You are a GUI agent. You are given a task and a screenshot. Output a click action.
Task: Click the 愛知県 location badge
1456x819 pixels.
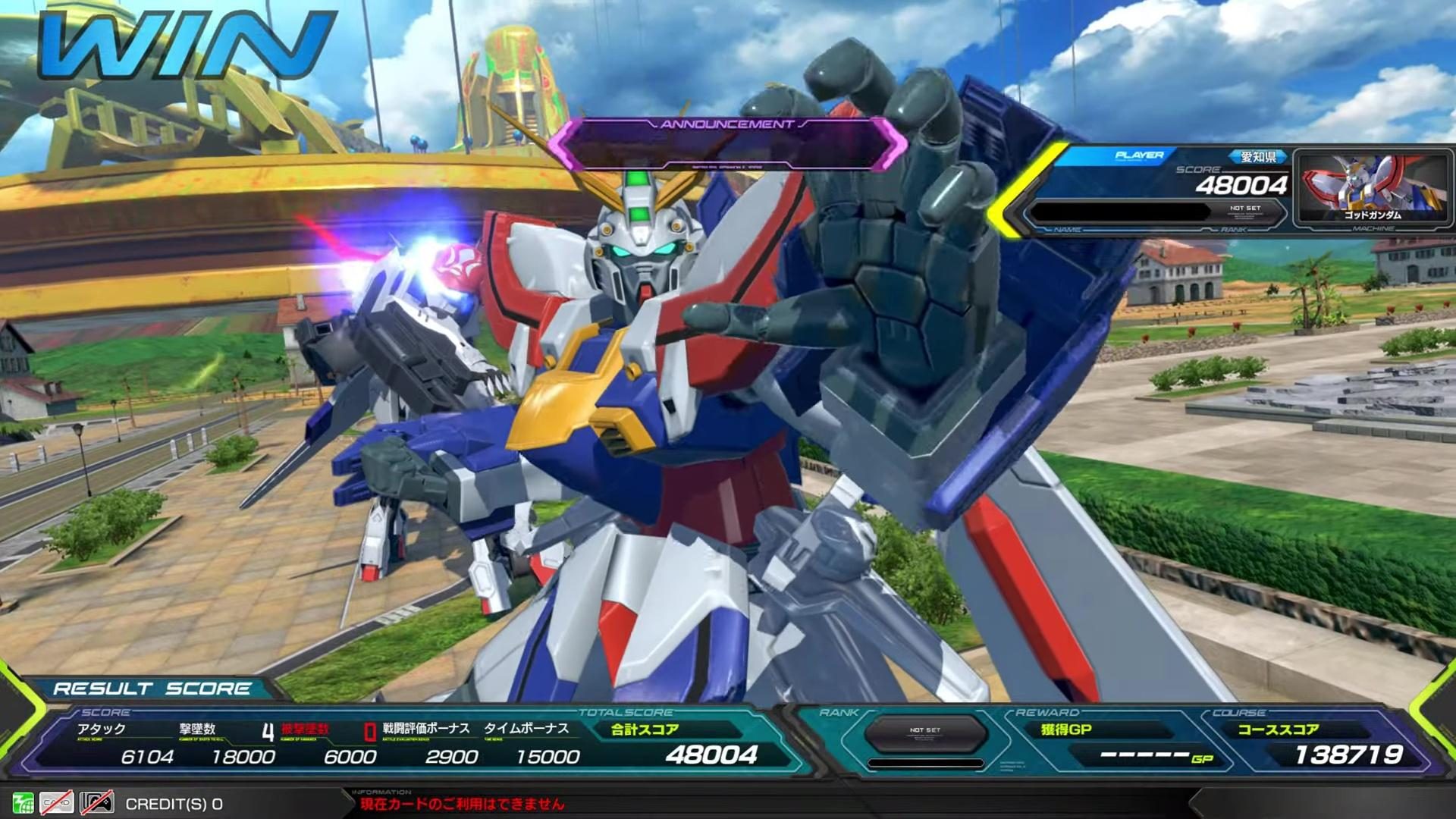point(1257,157)
